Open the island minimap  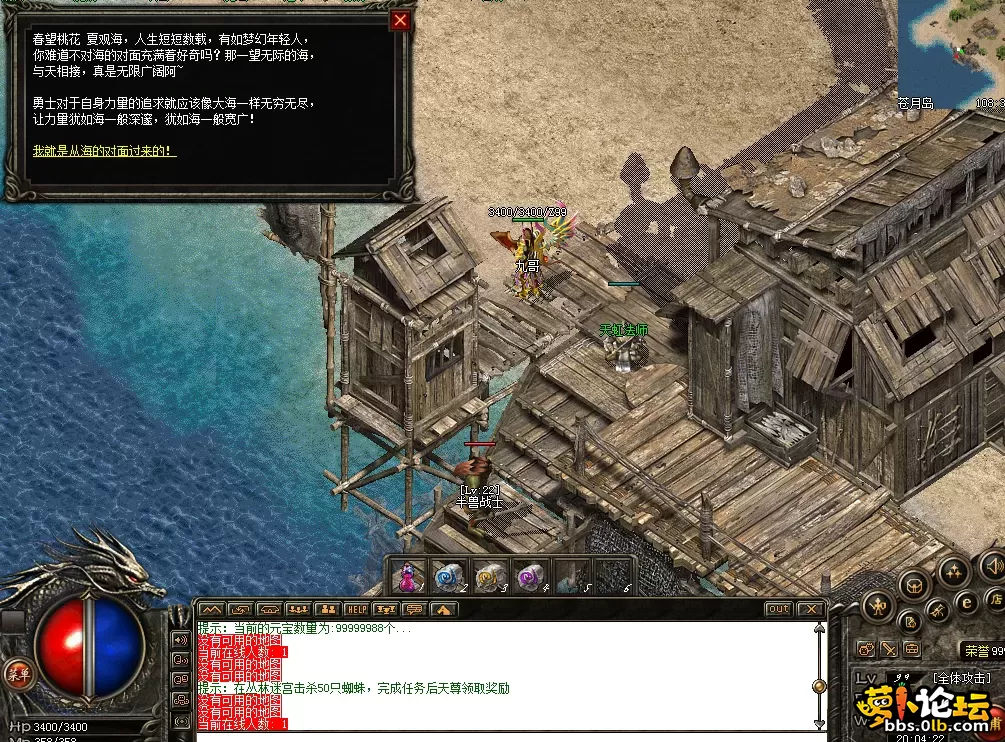click(950, 50)
